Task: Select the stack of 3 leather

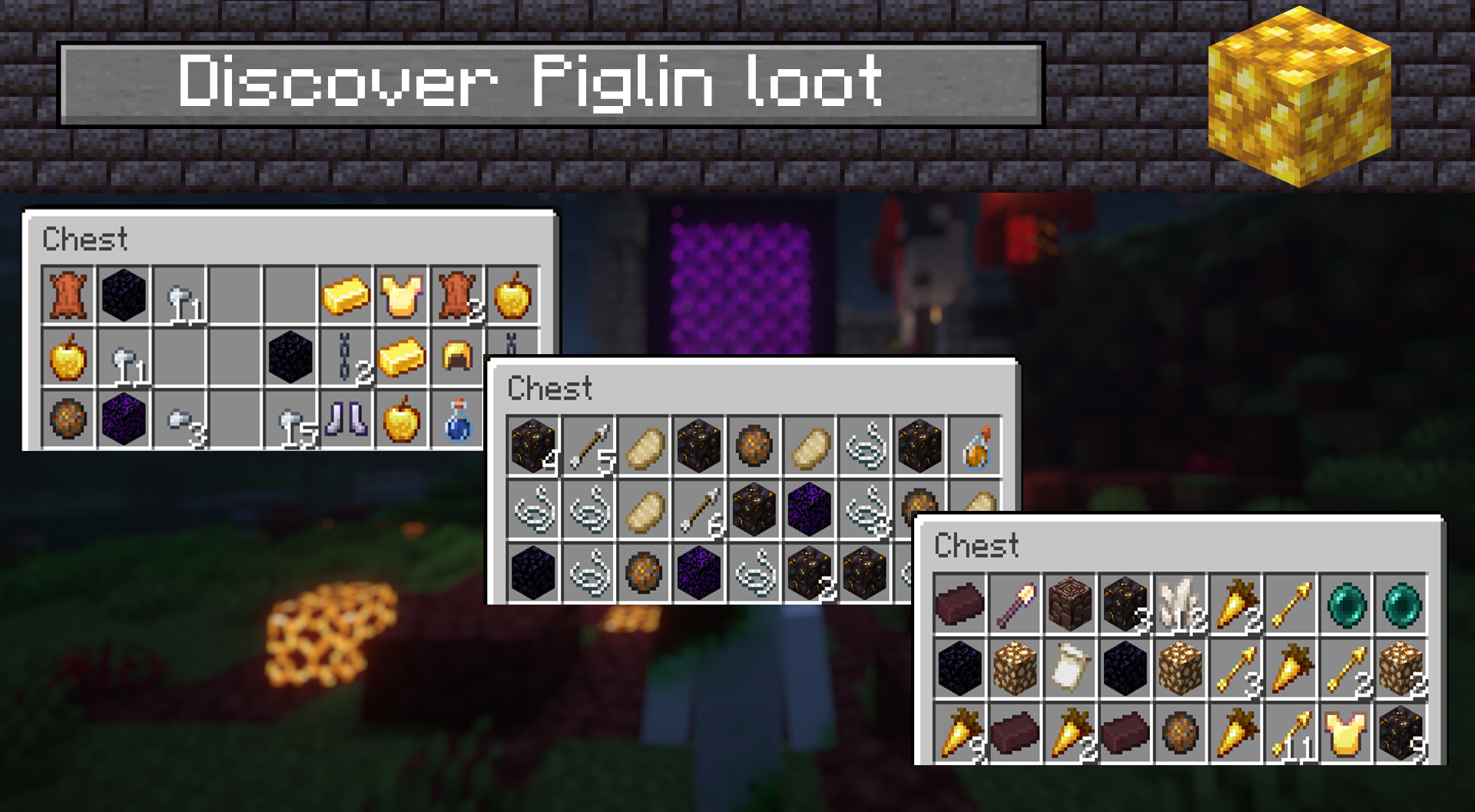Action: (458, 295)
